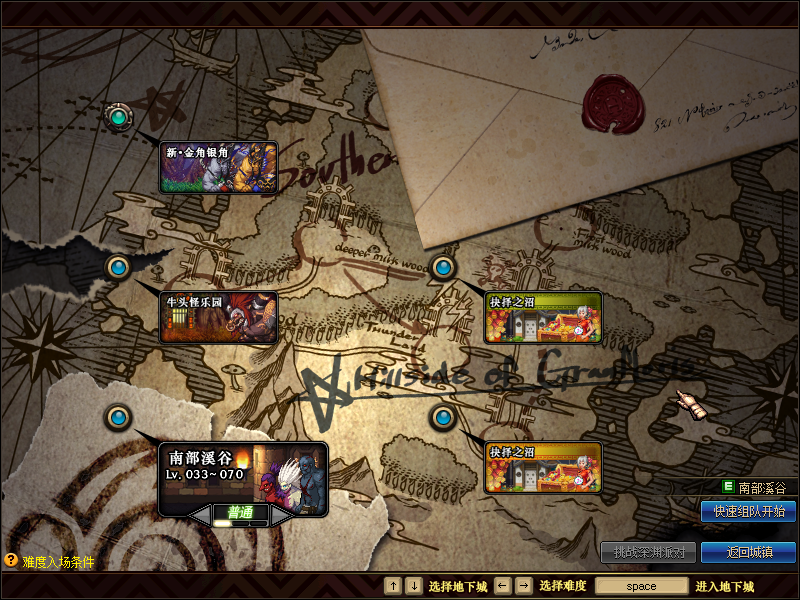Choose the 牛头怪乐园 dungeon card
Viewport: 800px width, 600px height.
218,318
